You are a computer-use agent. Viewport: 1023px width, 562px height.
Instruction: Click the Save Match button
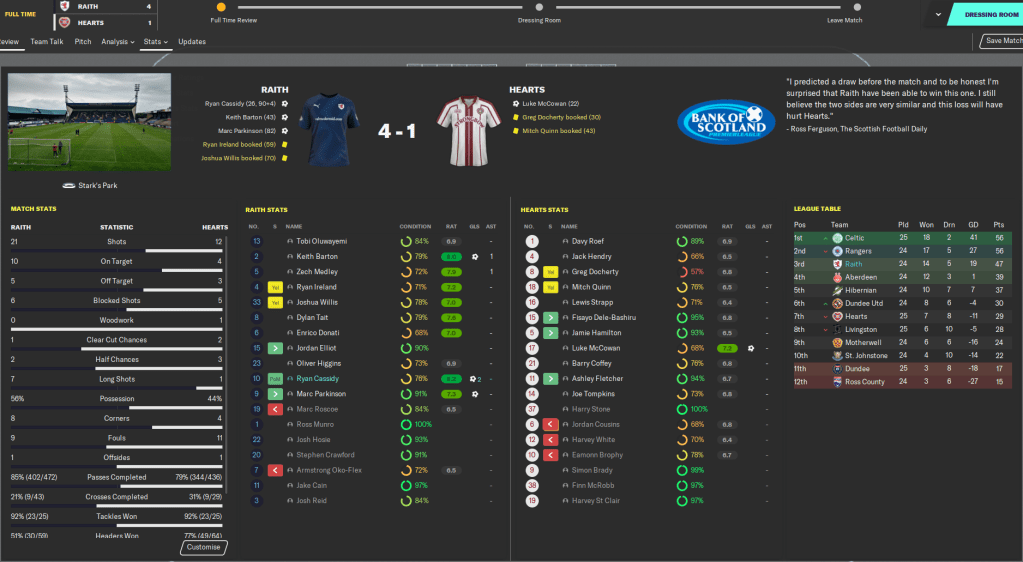click(1002, 41)
